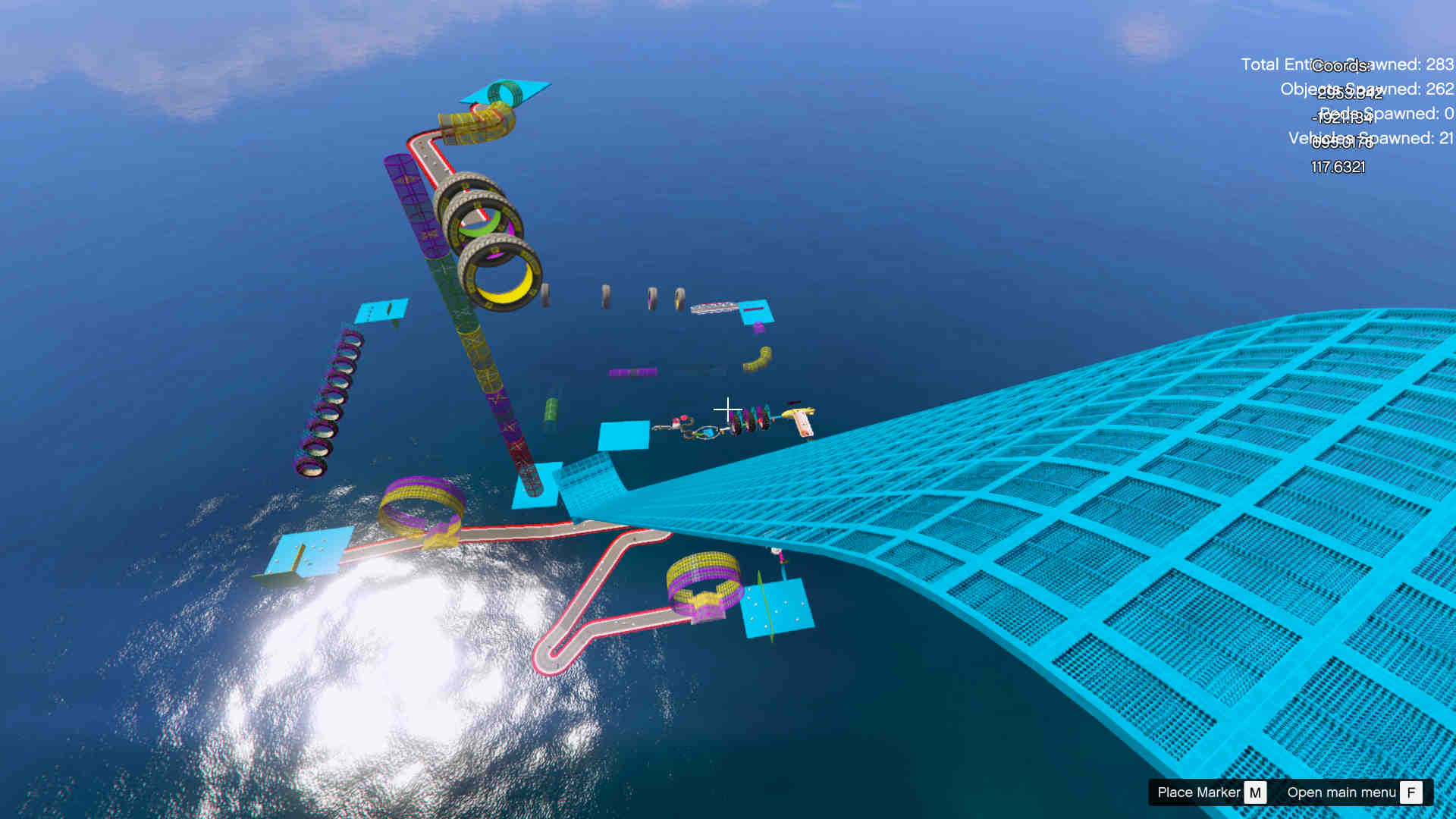Click the F key badge
Viewport: 1456px width, 819px height.
1411,792
